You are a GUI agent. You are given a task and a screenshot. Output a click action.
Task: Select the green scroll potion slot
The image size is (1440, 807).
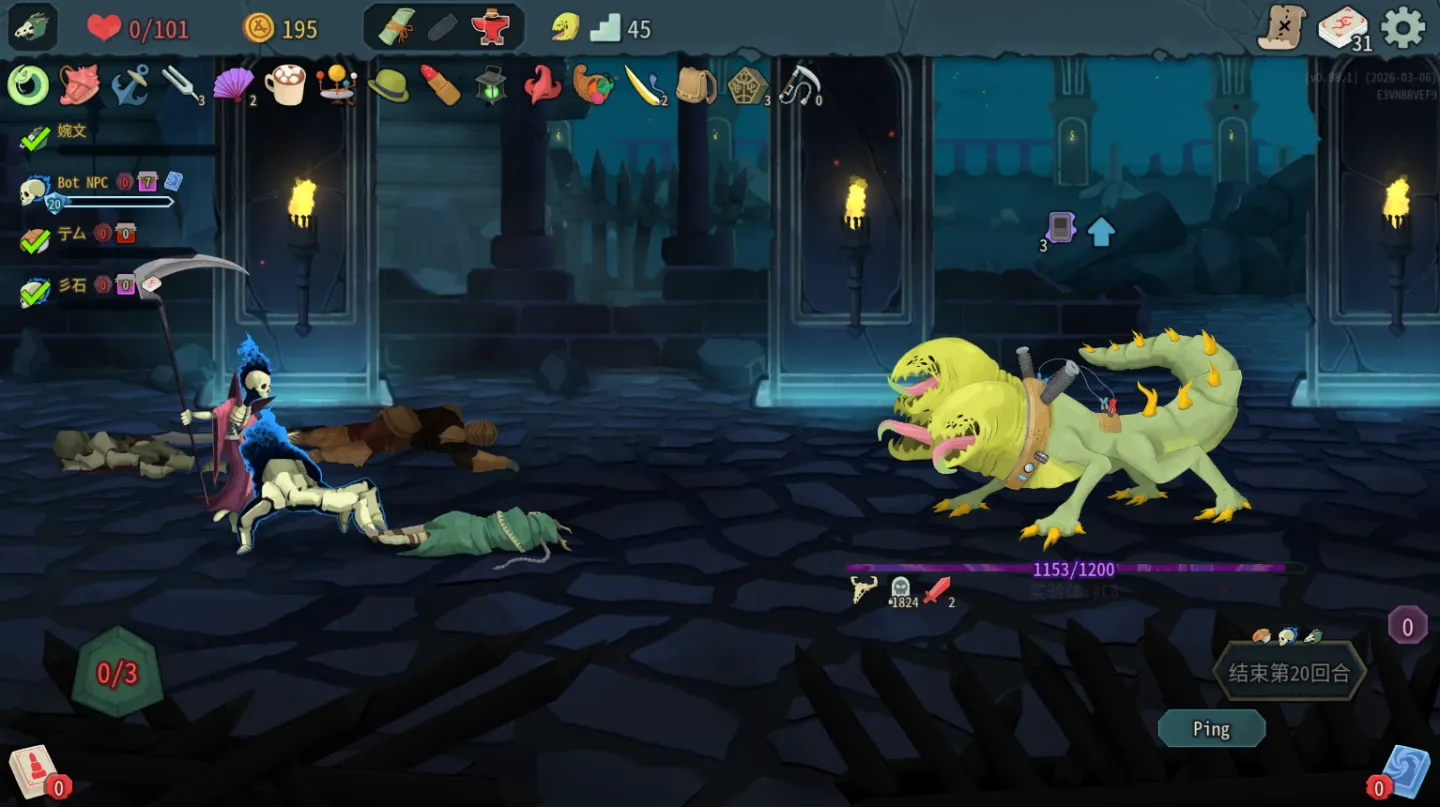[396, 28]
